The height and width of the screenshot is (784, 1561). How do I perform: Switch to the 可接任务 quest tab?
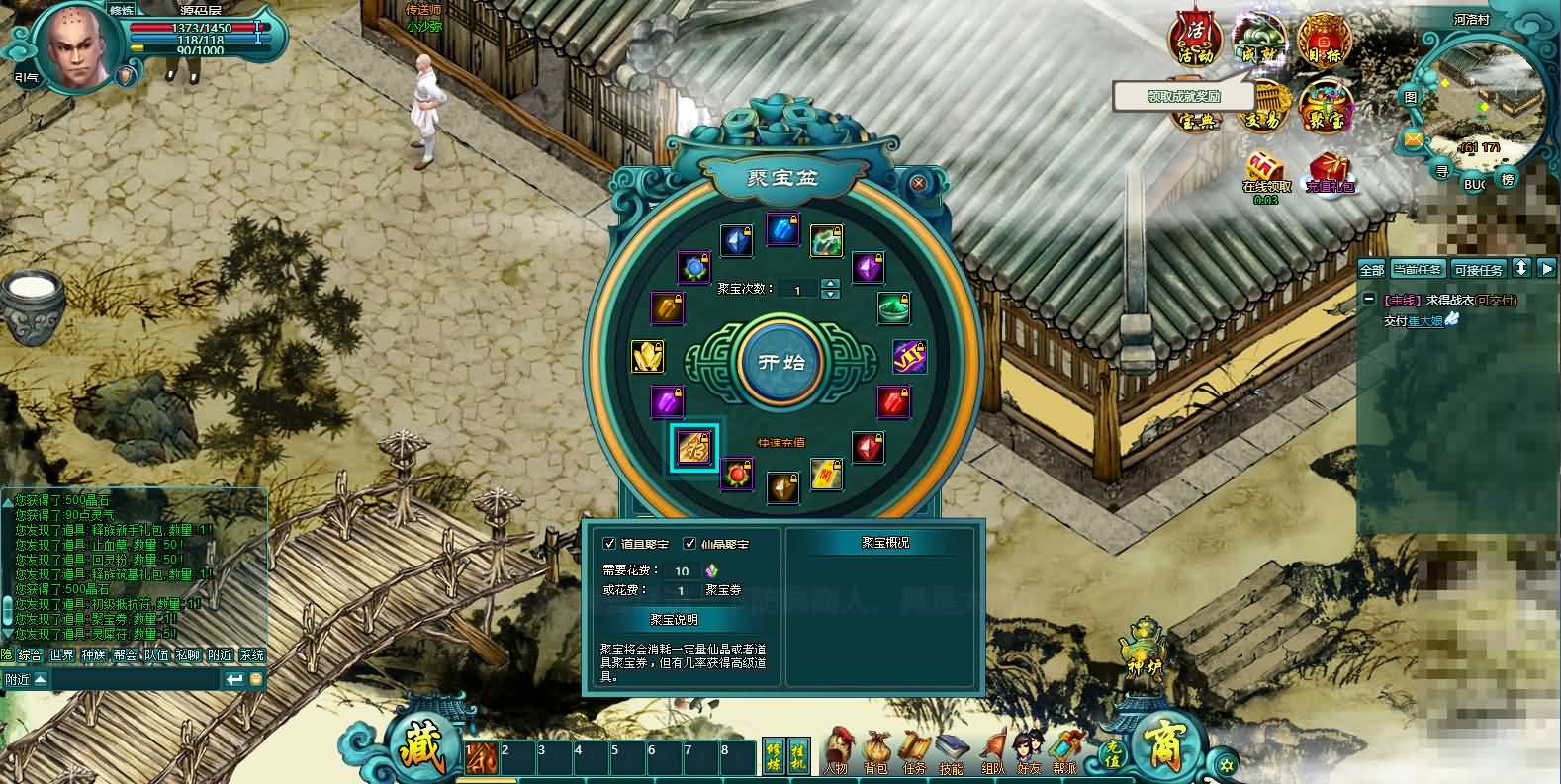pos(1478,269)
